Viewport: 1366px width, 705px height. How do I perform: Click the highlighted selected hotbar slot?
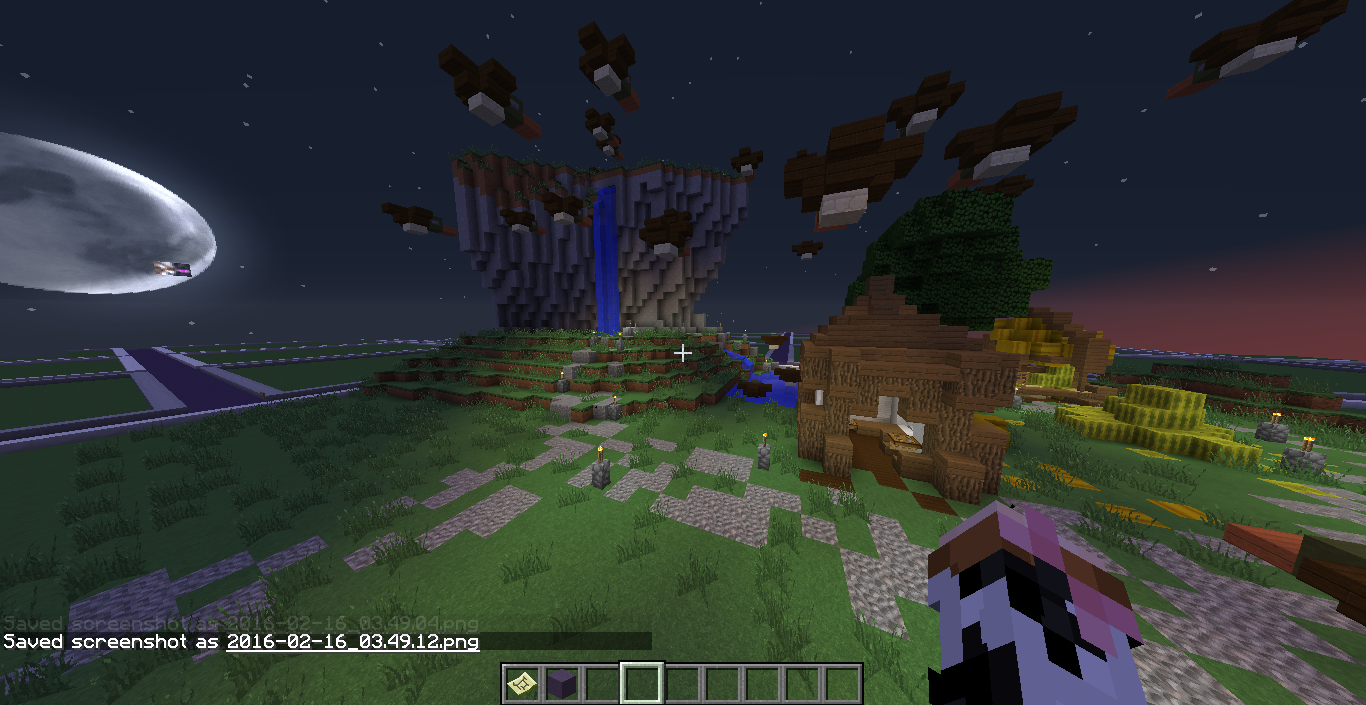[641, 685]
